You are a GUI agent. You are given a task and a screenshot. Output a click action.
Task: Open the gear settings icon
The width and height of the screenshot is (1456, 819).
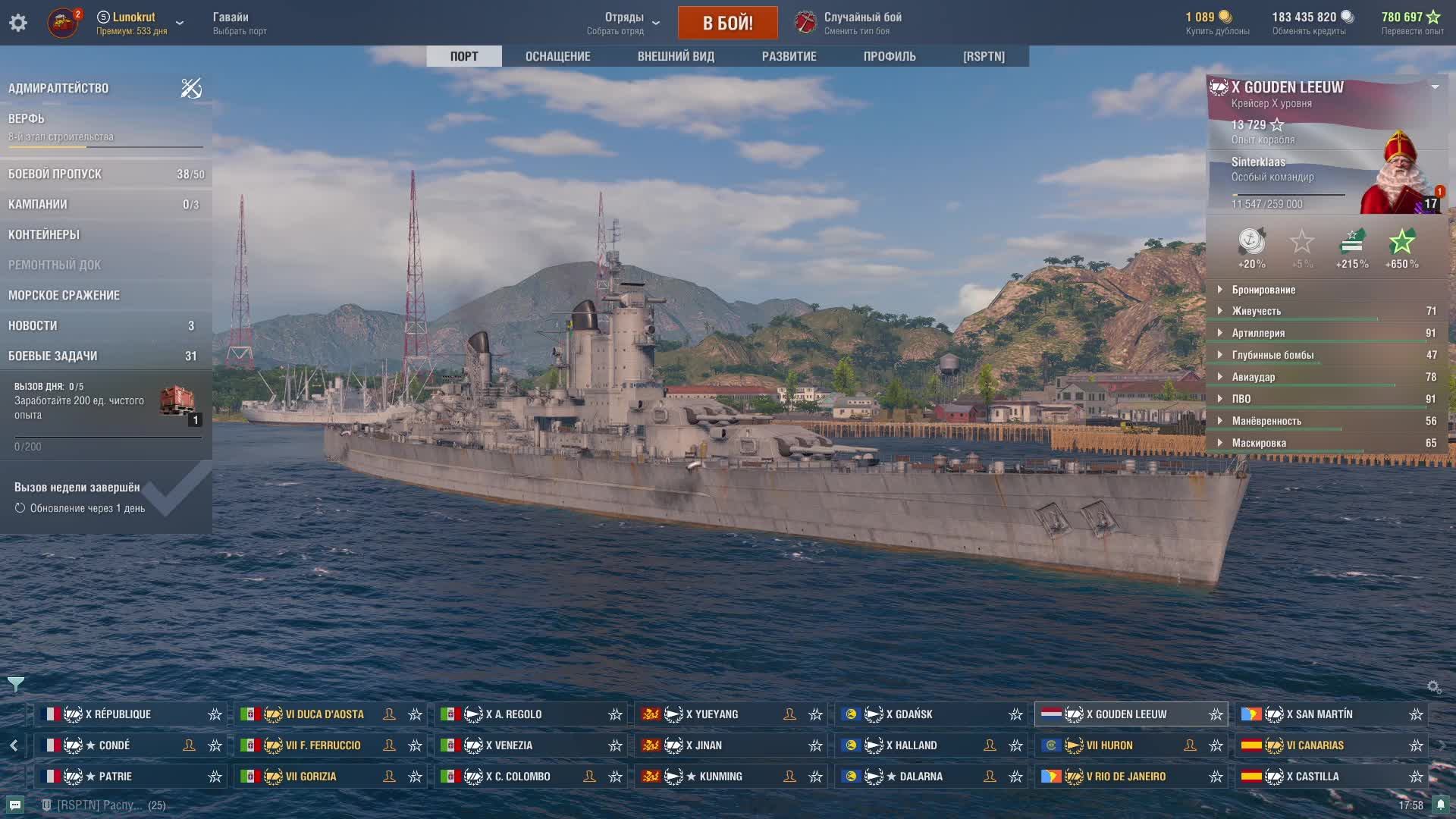pos(18,23)
